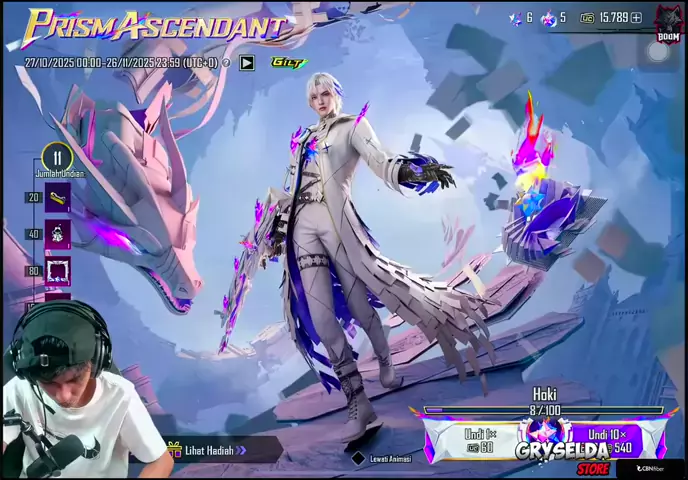The height and width of the screenshot is (480, 688).
Task: Click the BOOM wolf logo overlay
Action: (x=668, y=22)
